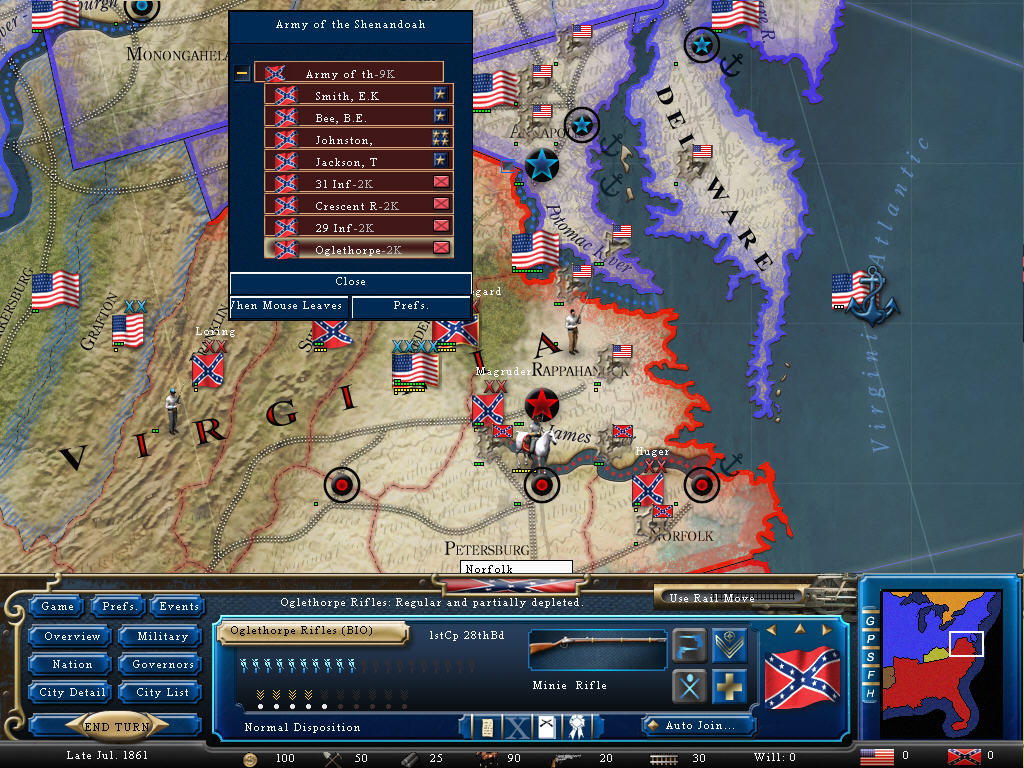The width and height of the screenshot is (1024, 768).
Task: Click the Auto Join button
Action: tap(697, 725)
